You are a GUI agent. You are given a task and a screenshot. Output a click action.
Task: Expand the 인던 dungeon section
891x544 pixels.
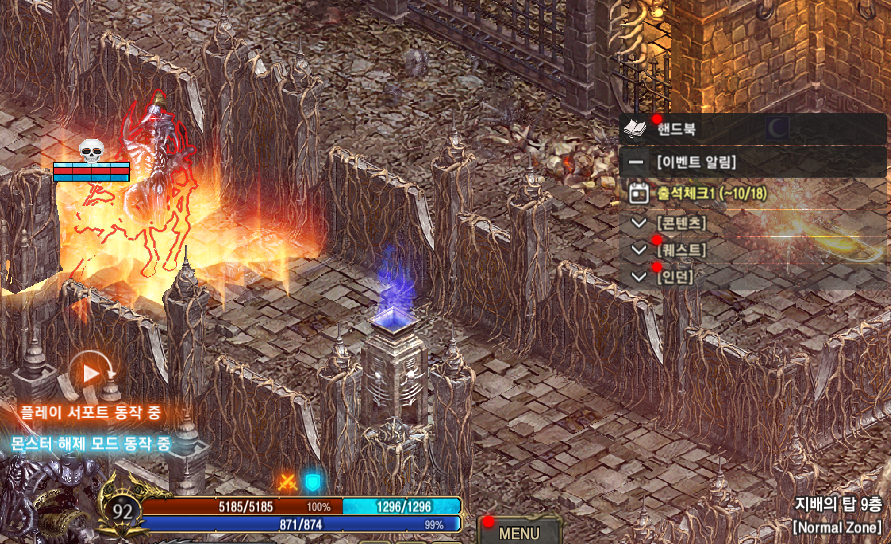pos(640,276)
